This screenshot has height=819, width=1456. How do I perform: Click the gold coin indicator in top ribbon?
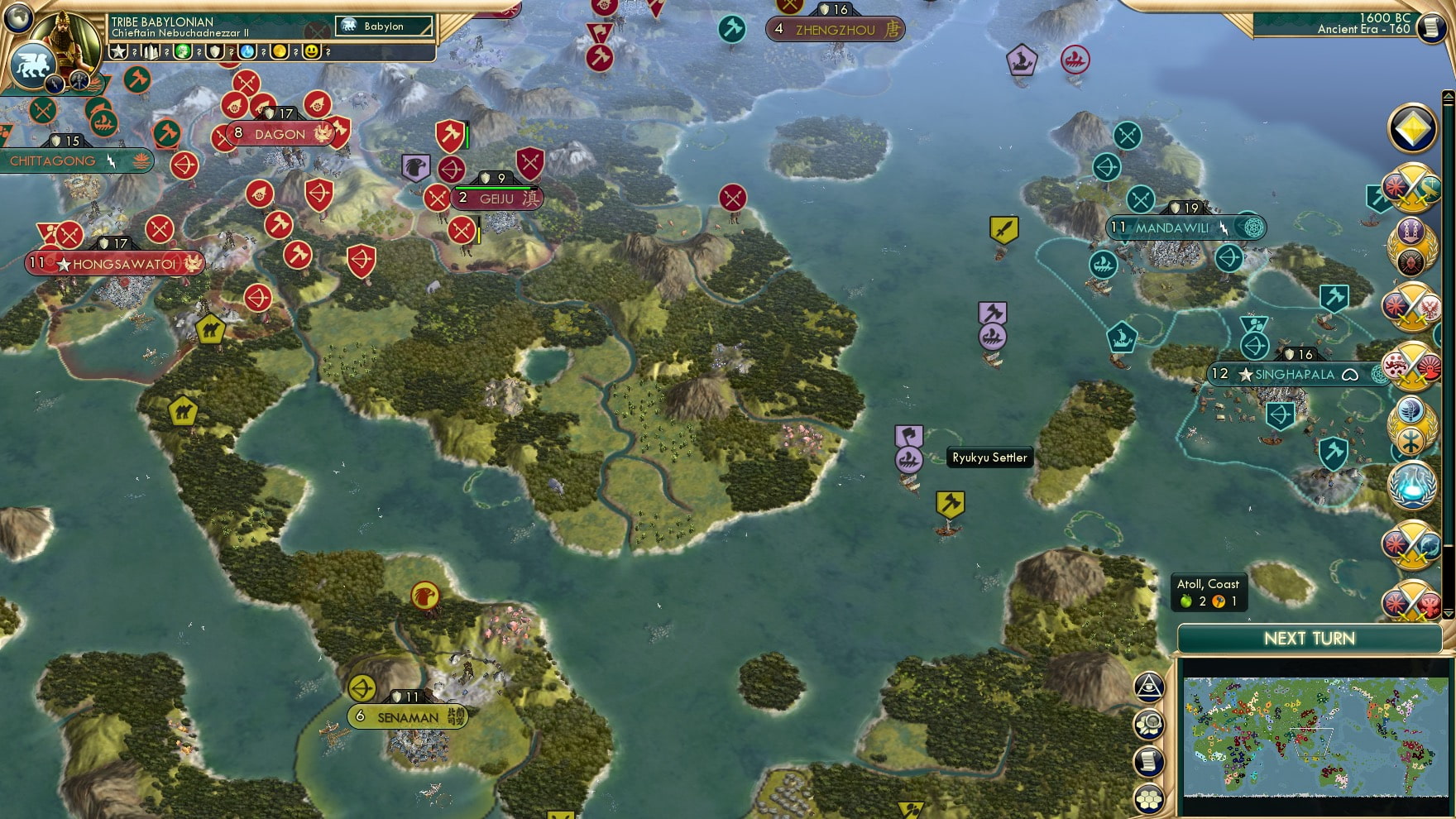click(280, 51)
